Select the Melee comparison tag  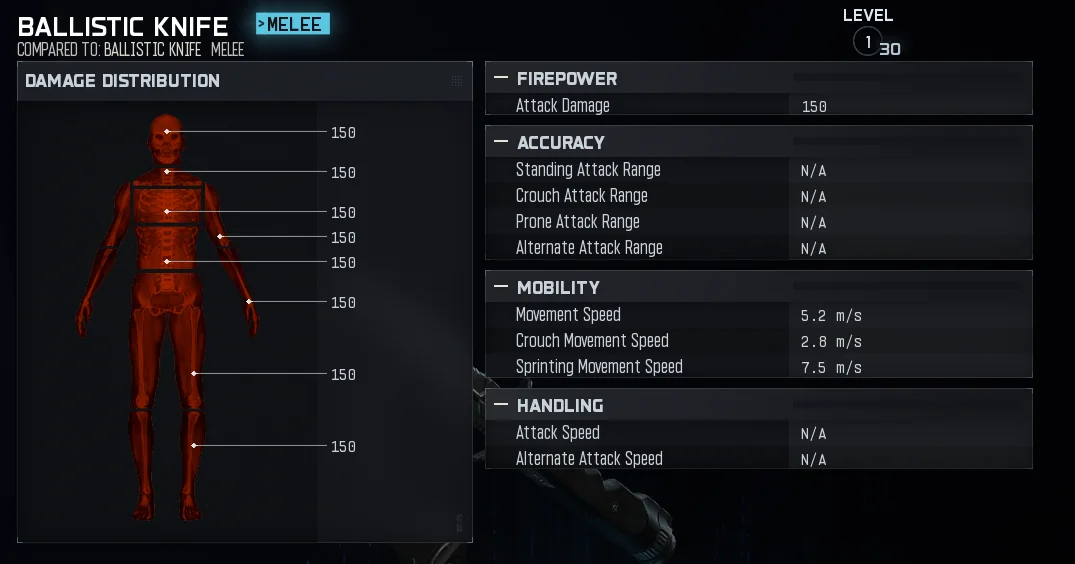tap(293, 24)
